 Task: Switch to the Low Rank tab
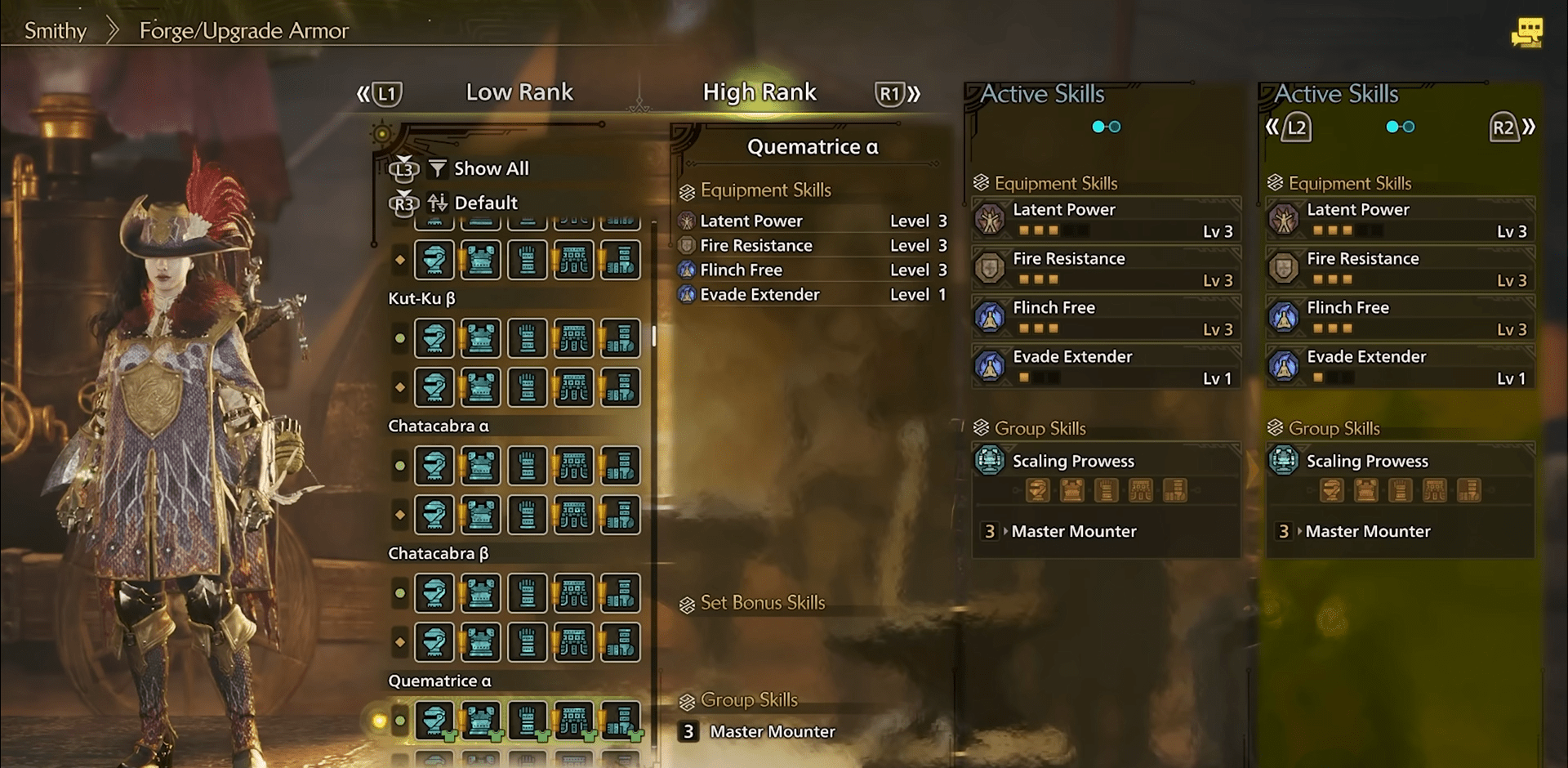tap(519, 92)
